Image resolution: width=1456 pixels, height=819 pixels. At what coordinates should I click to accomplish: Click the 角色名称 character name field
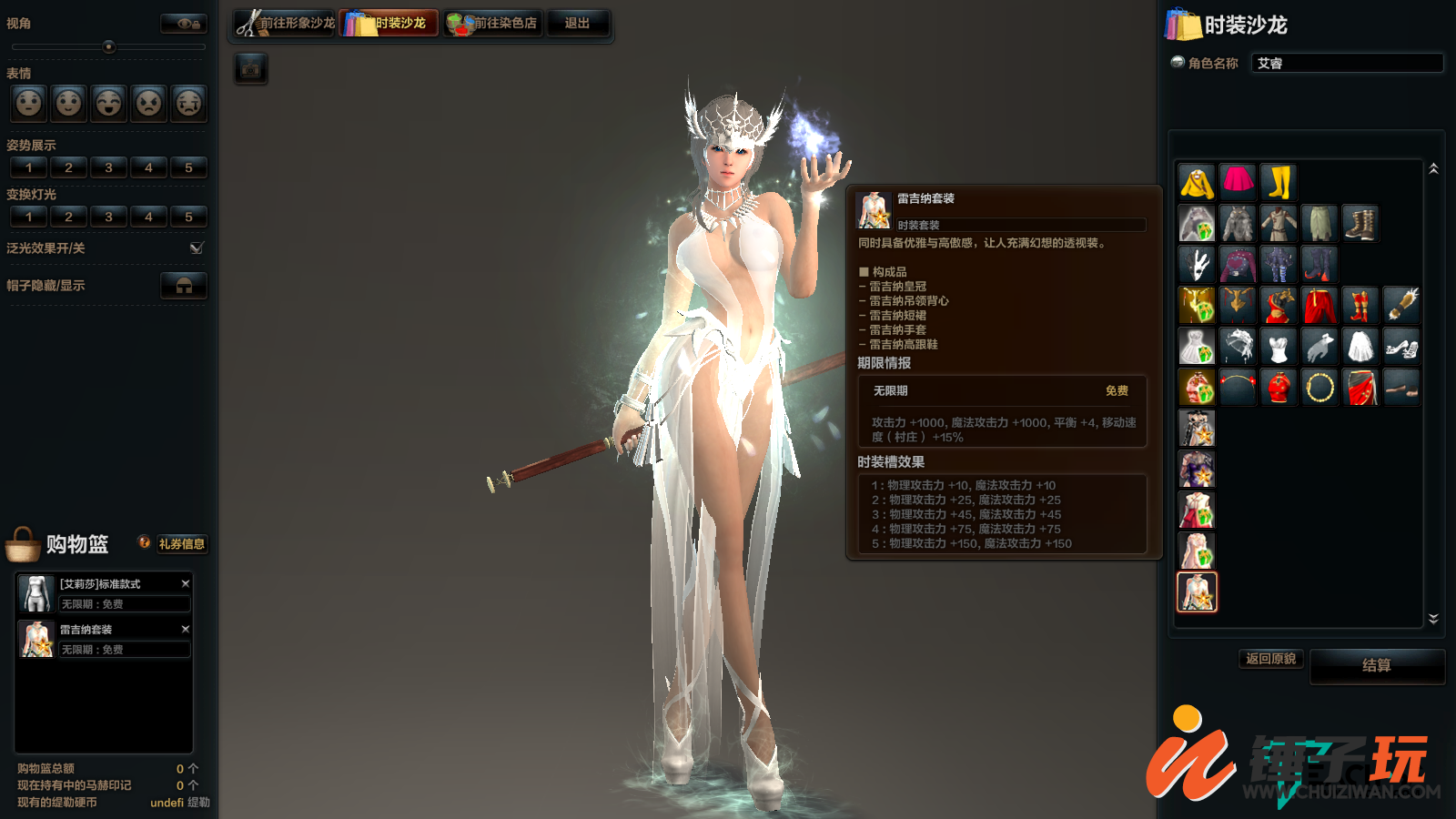1347,63
